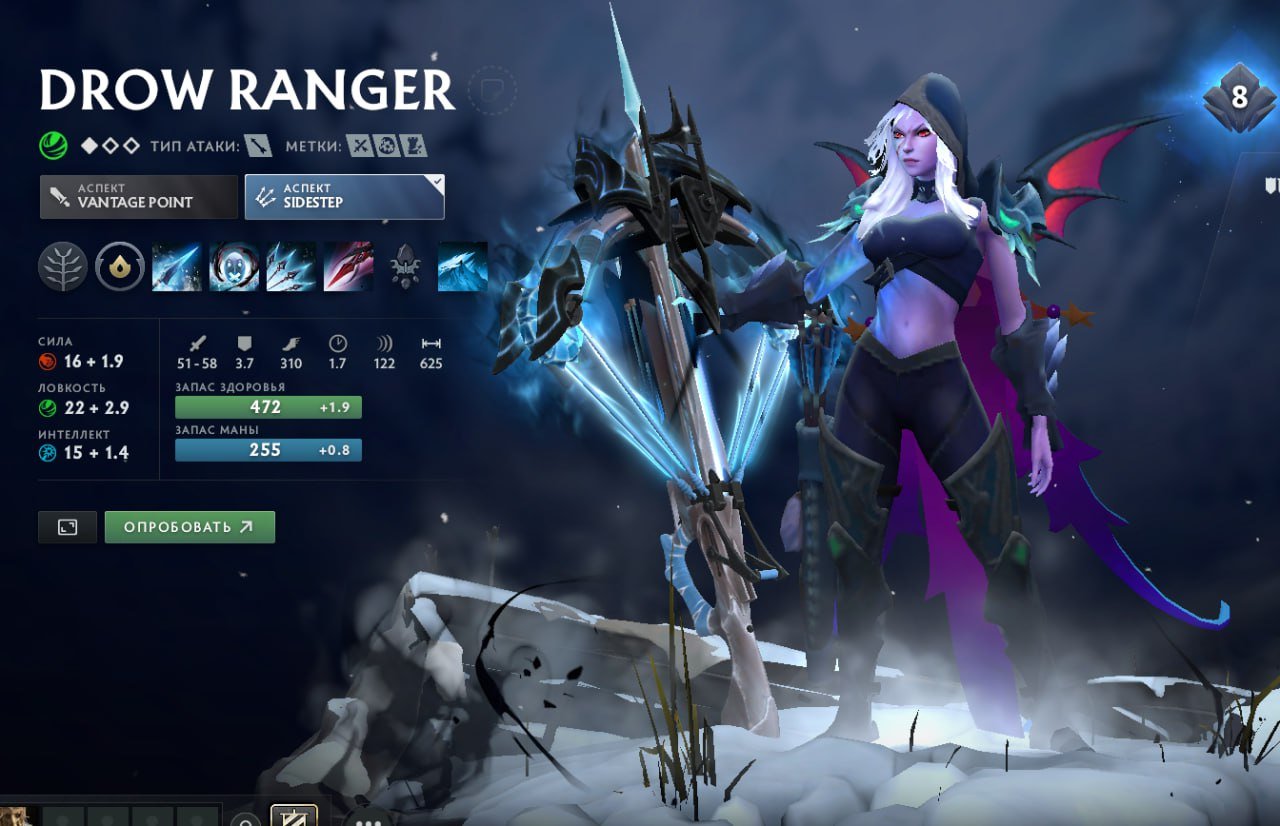
Task: View the Multishot ability icon
Action: [291, 267]
